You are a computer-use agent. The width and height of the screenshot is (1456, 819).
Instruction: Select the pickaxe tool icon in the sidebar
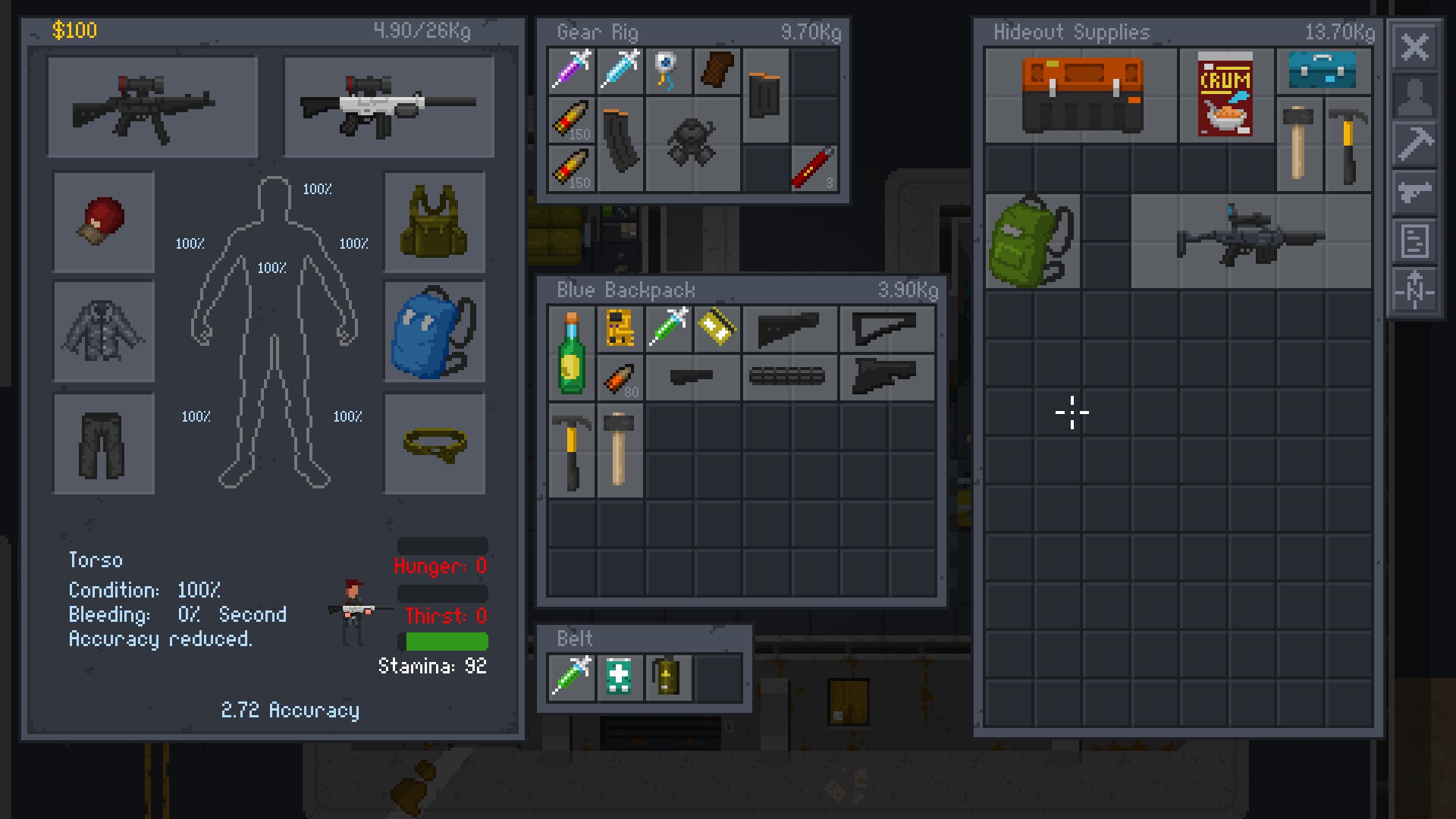[1415, 144]
